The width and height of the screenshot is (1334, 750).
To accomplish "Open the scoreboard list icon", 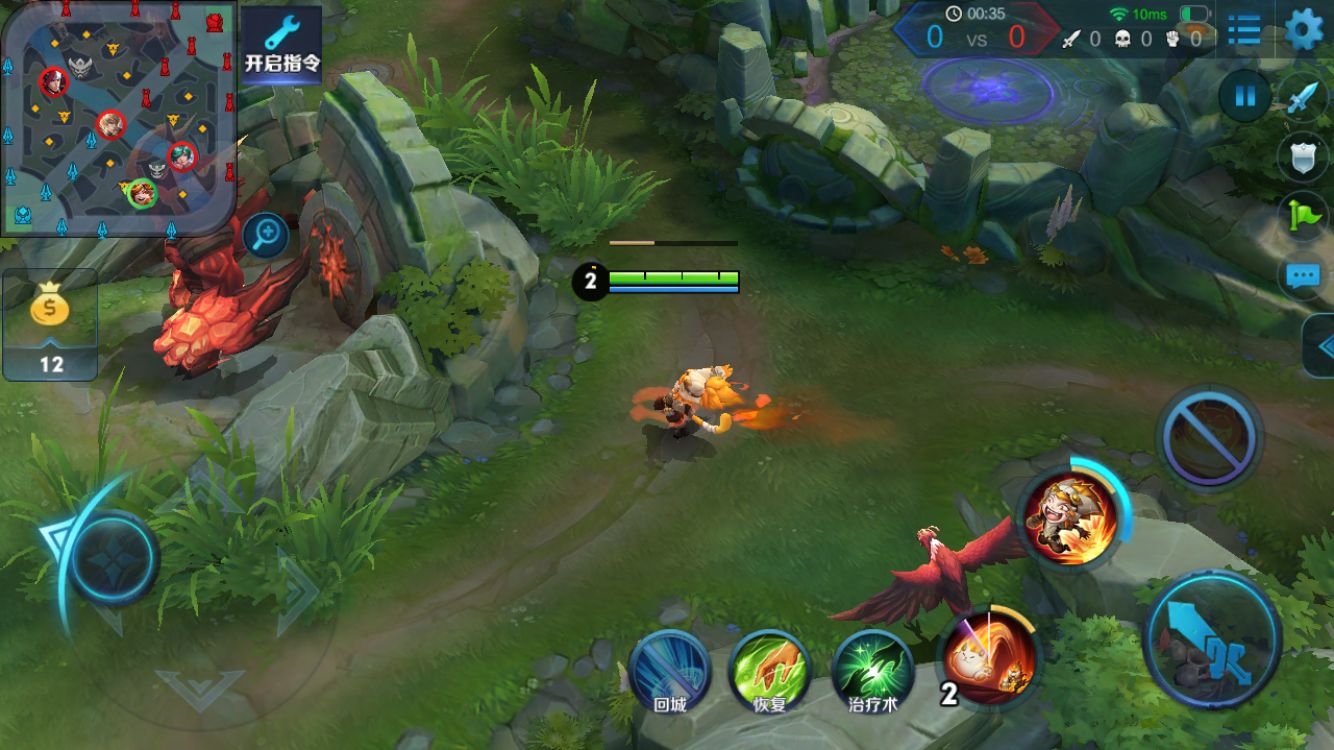I will (x=1244, y=31).
